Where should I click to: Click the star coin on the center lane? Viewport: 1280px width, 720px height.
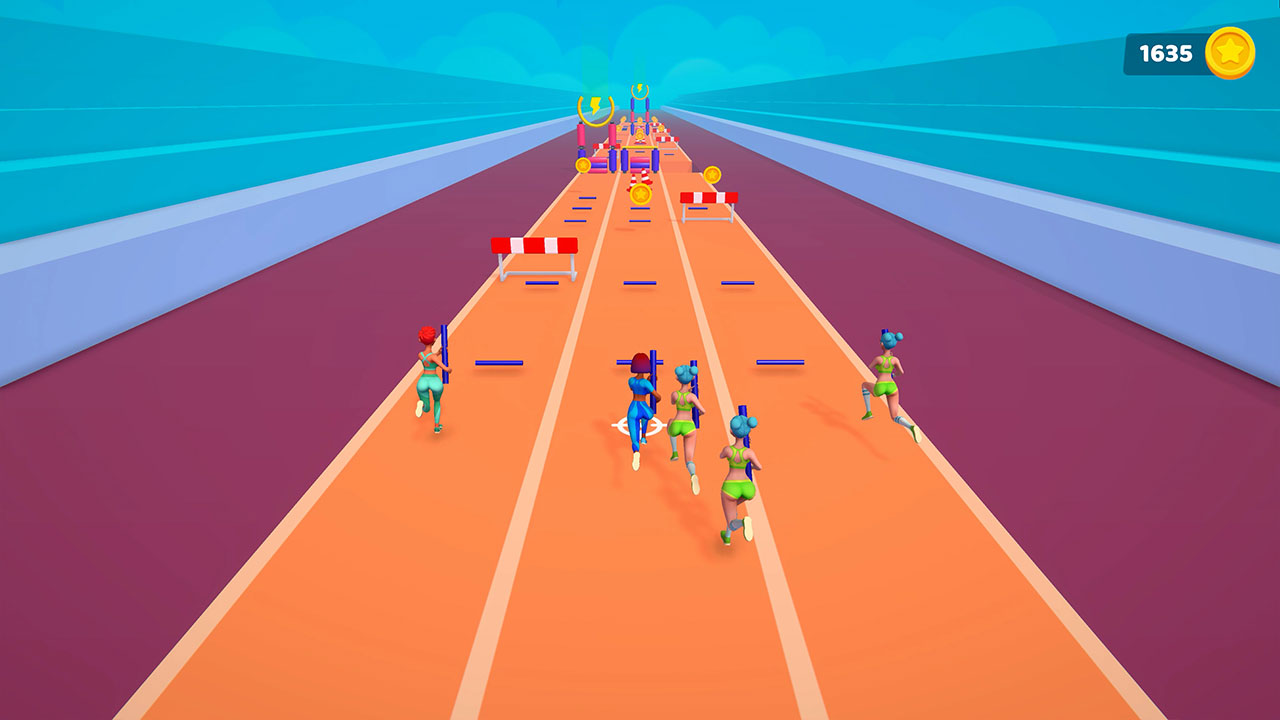[640, 192]
